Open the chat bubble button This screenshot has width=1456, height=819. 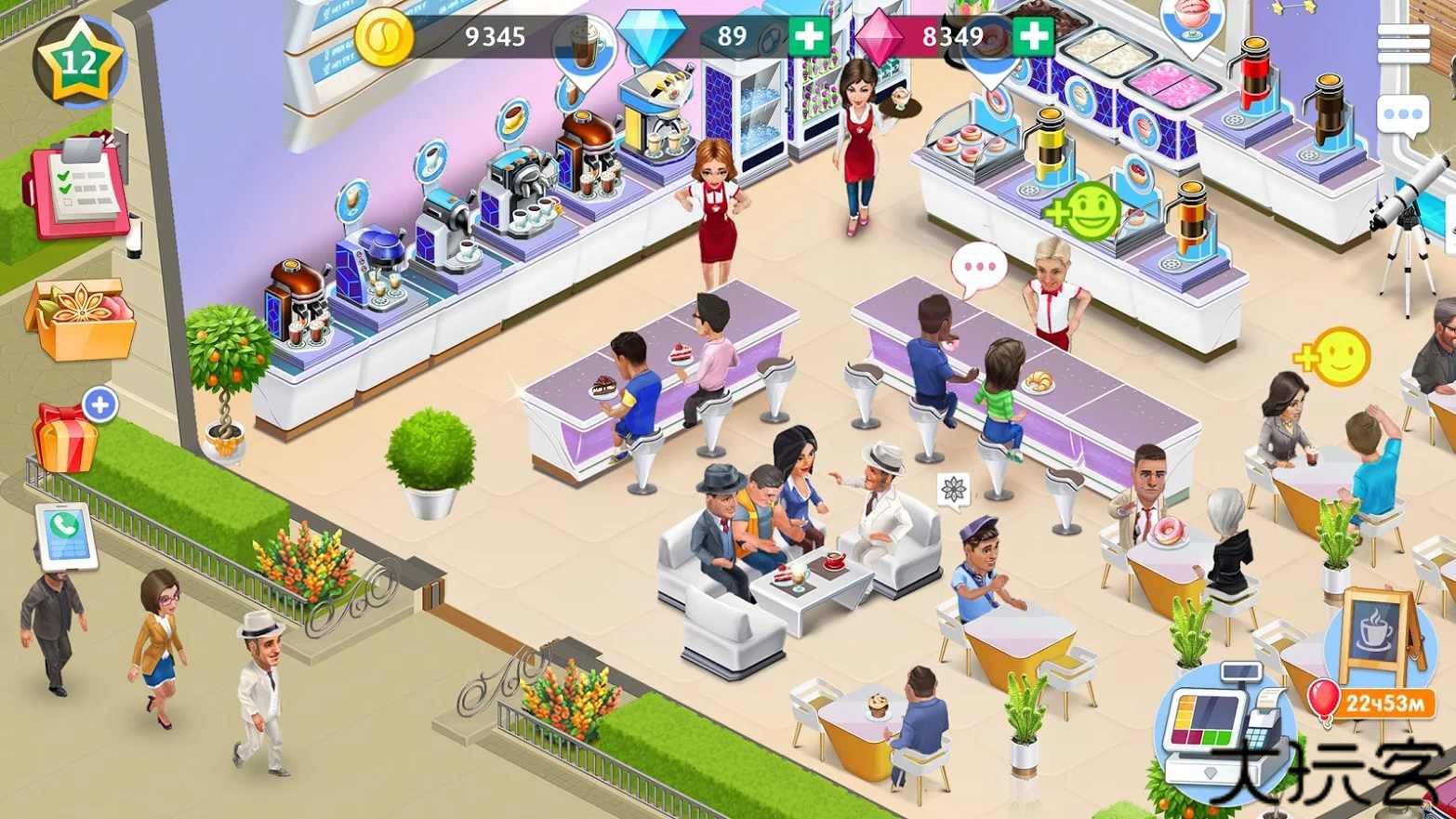pyautogui.click(x=1403, y=117)
